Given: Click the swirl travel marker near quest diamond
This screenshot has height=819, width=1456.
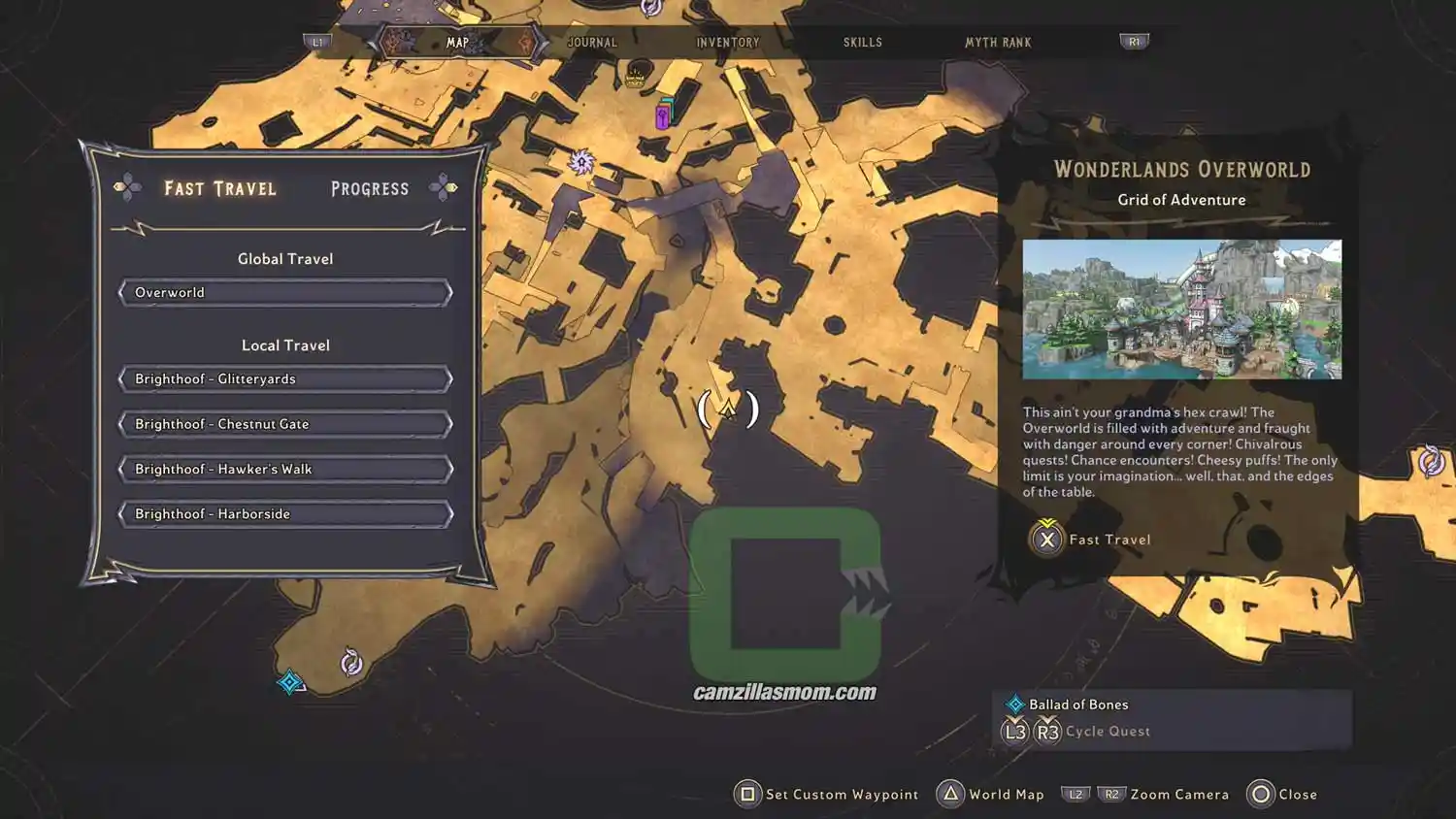Looking at the screenshot, I should click(x=351, y=663).
